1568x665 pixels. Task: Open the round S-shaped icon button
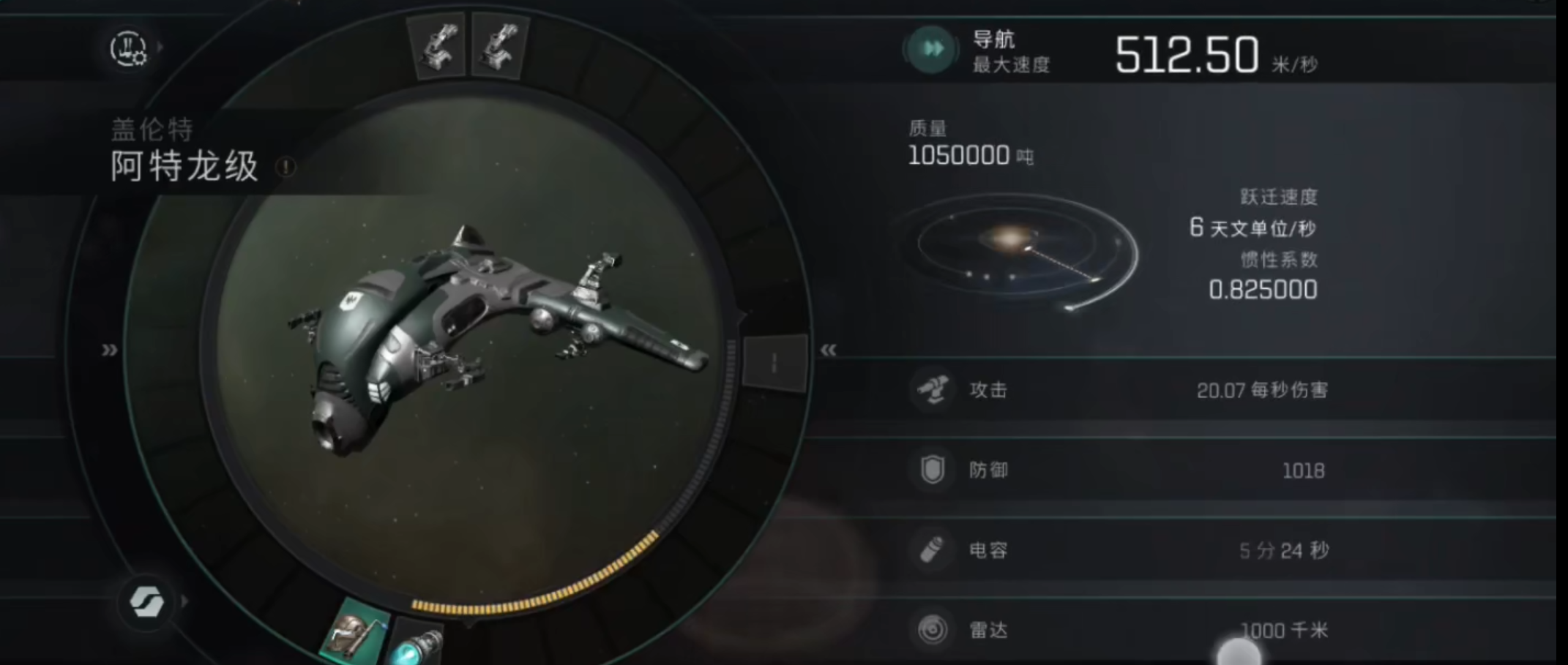(x=147, y=601)
